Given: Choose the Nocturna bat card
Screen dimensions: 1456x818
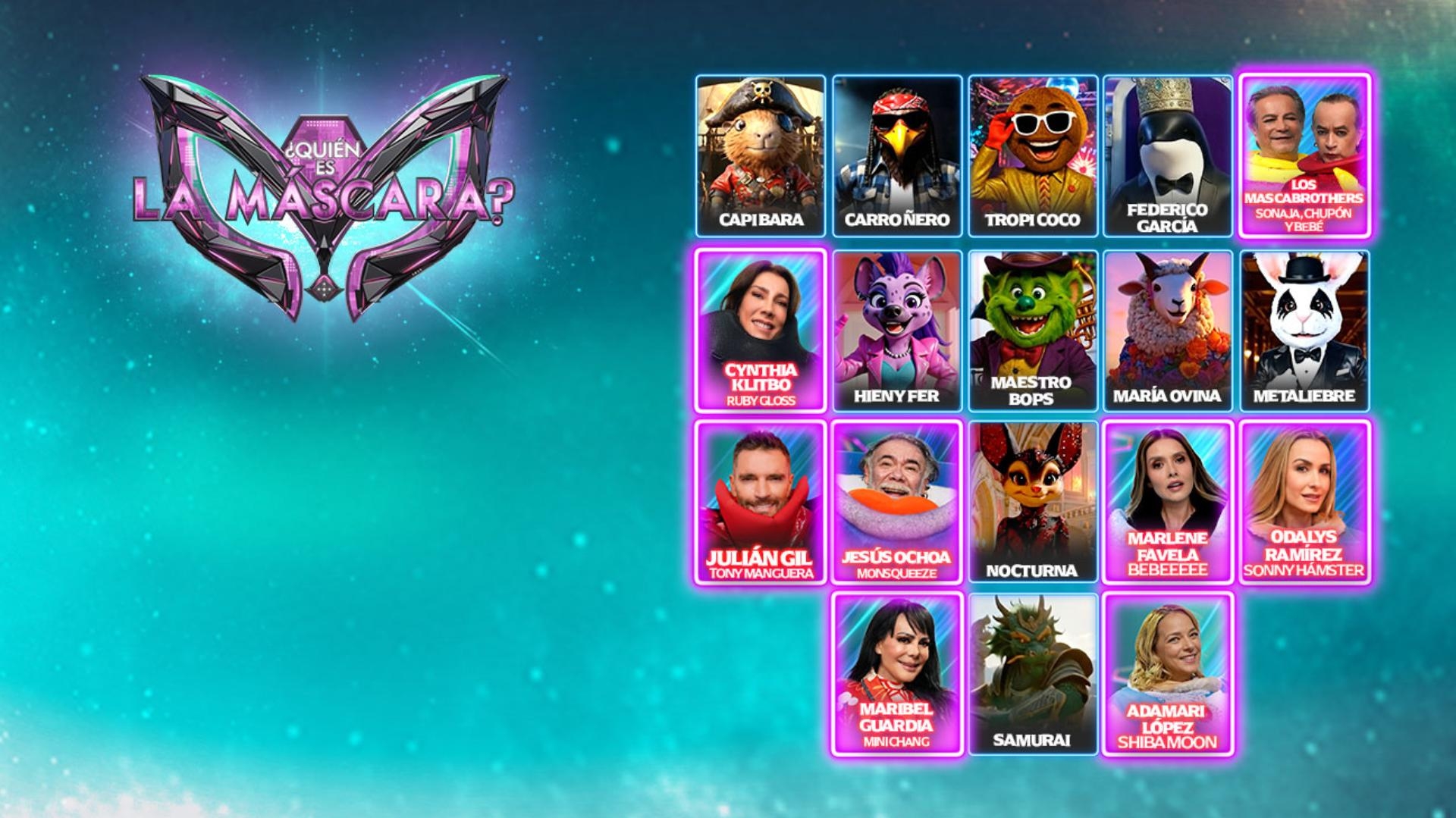Looking at the screenshot, I should coord(1032,502).
